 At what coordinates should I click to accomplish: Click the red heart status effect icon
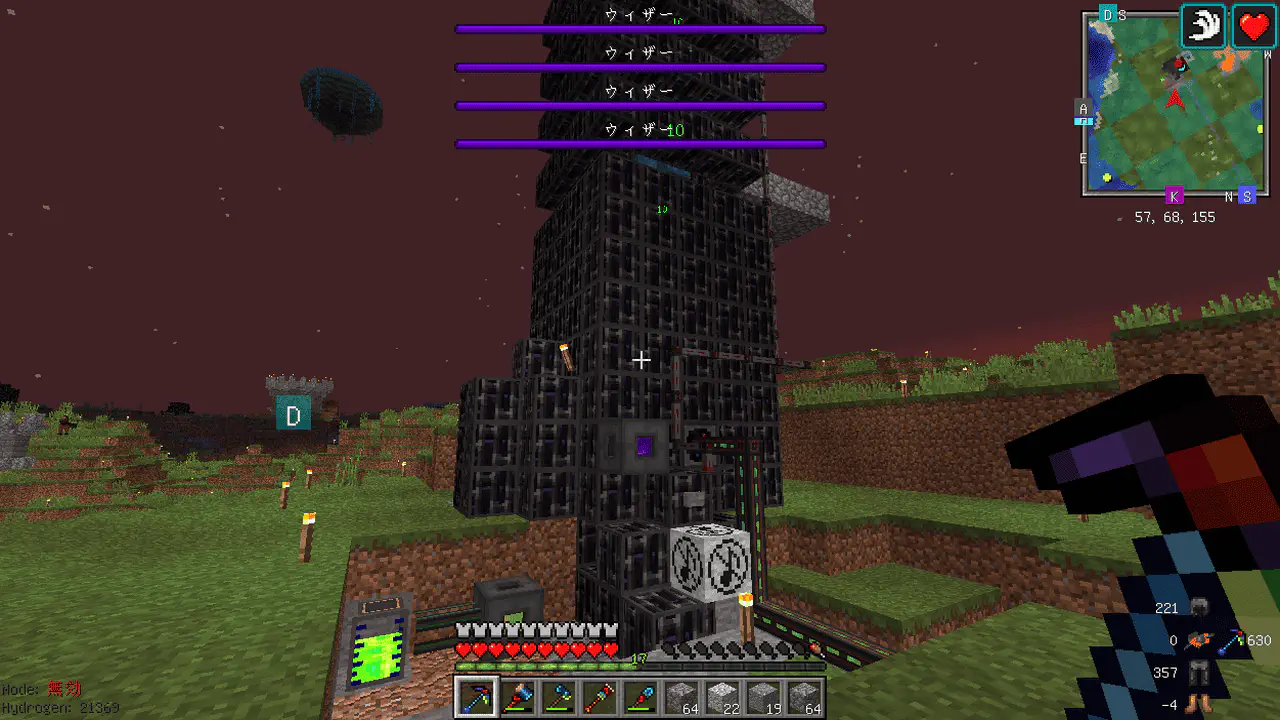1253,25
